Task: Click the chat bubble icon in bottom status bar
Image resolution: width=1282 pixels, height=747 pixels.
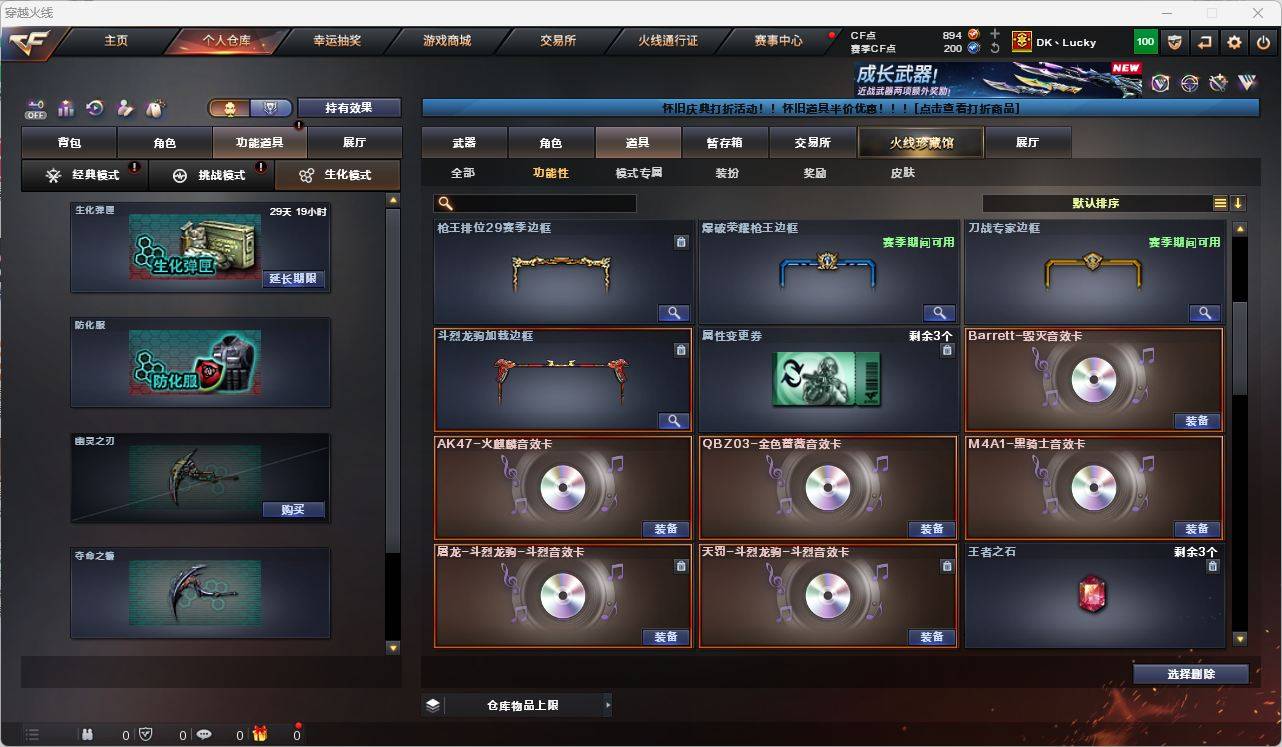Action: click(204, 733)
